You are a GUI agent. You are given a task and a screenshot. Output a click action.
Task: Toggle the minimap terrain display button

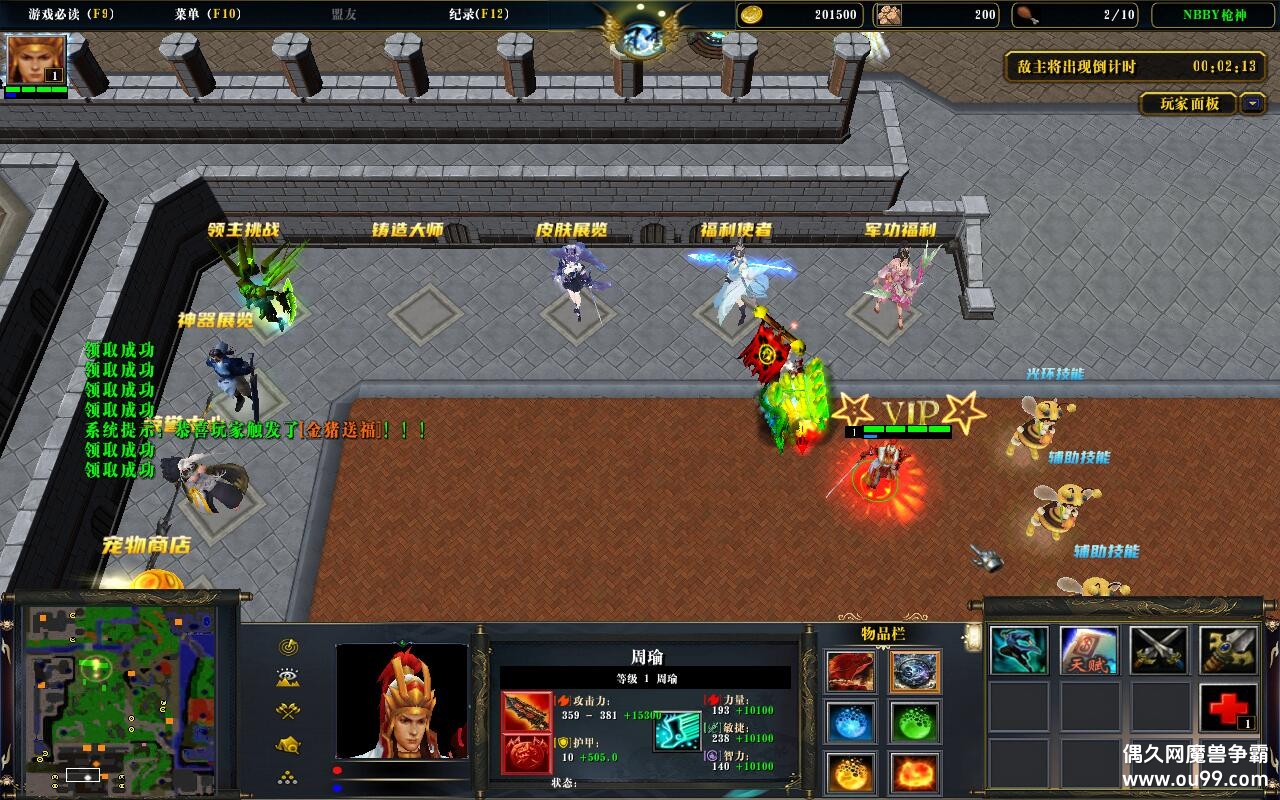tap(289, 679)
